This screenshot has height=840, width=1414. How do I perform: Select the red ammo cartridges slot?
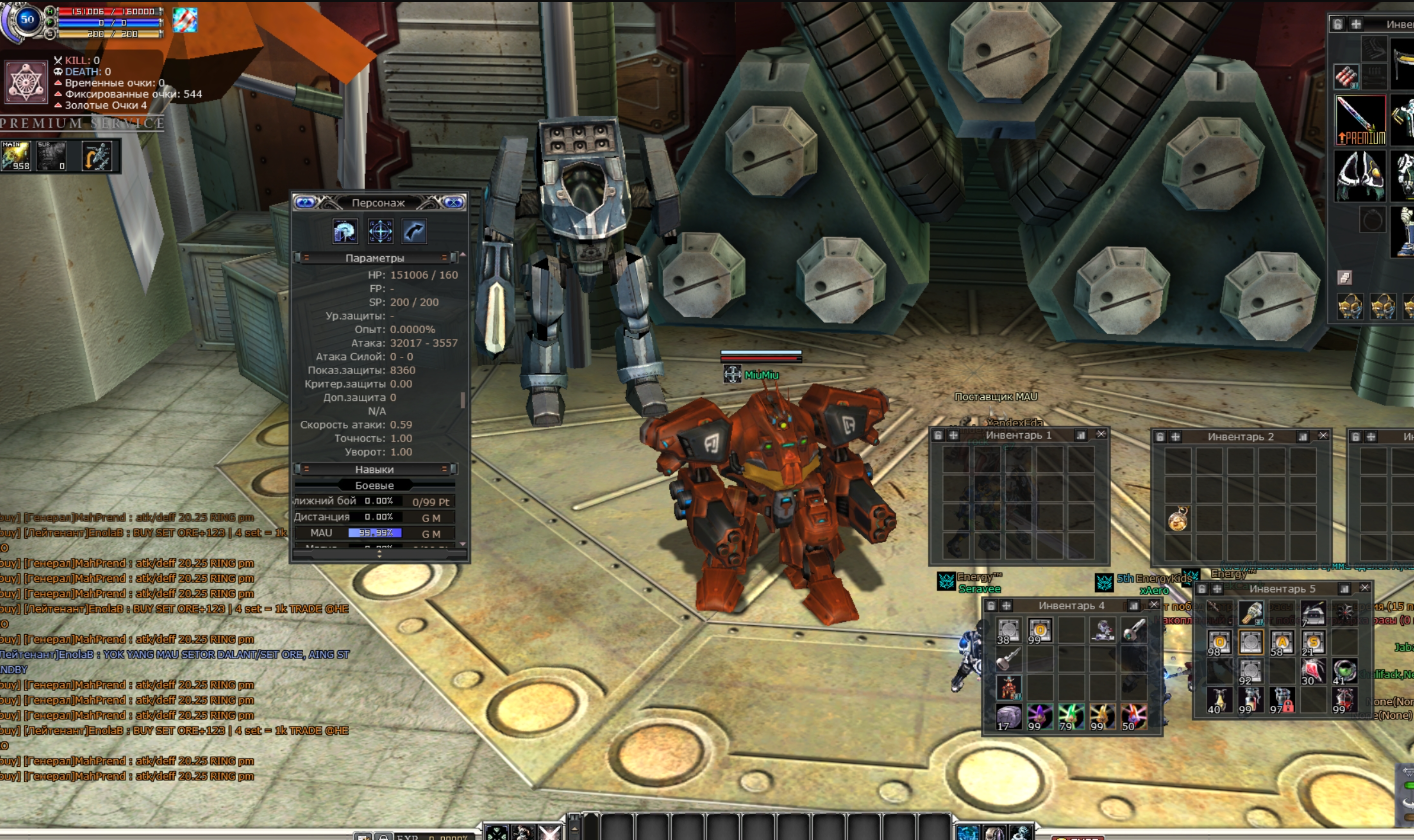(1347, 74)
